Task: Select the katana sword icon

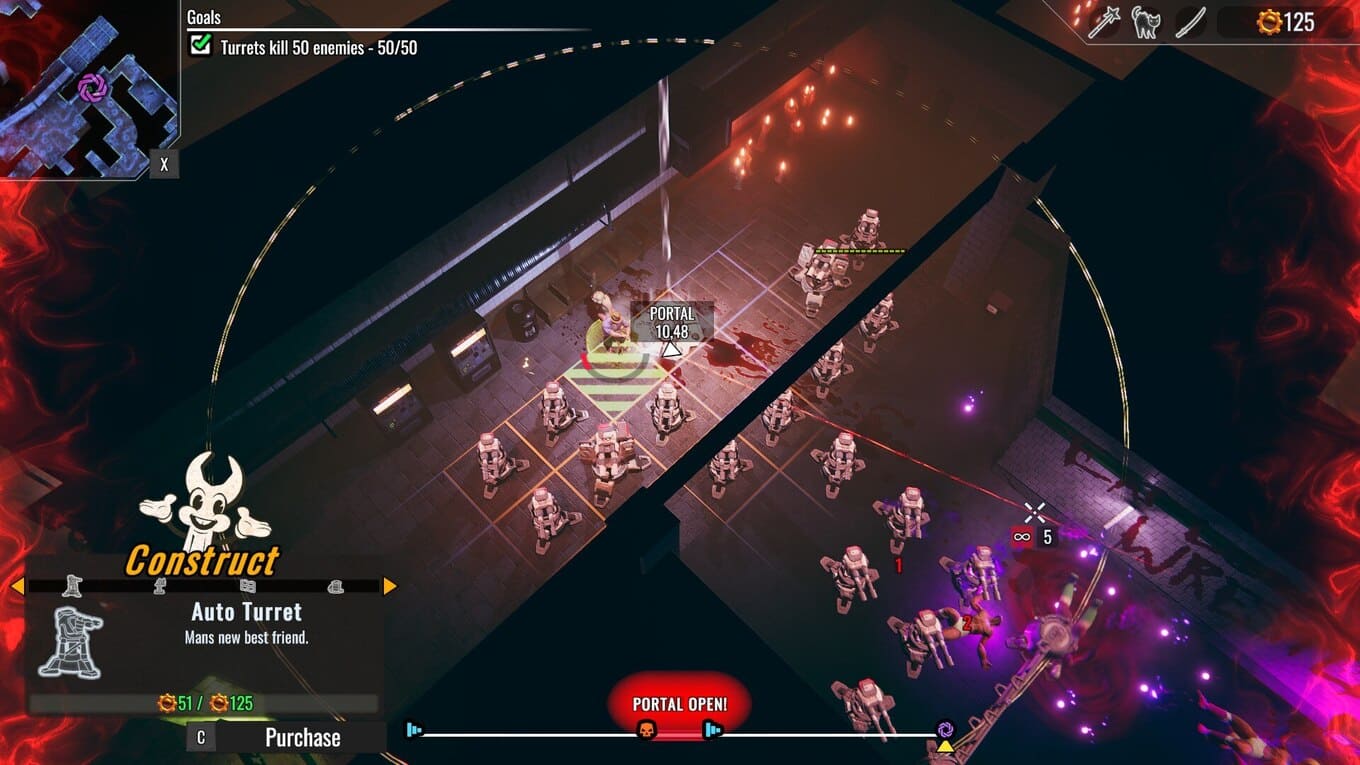Action: [x=1190, y=22]
